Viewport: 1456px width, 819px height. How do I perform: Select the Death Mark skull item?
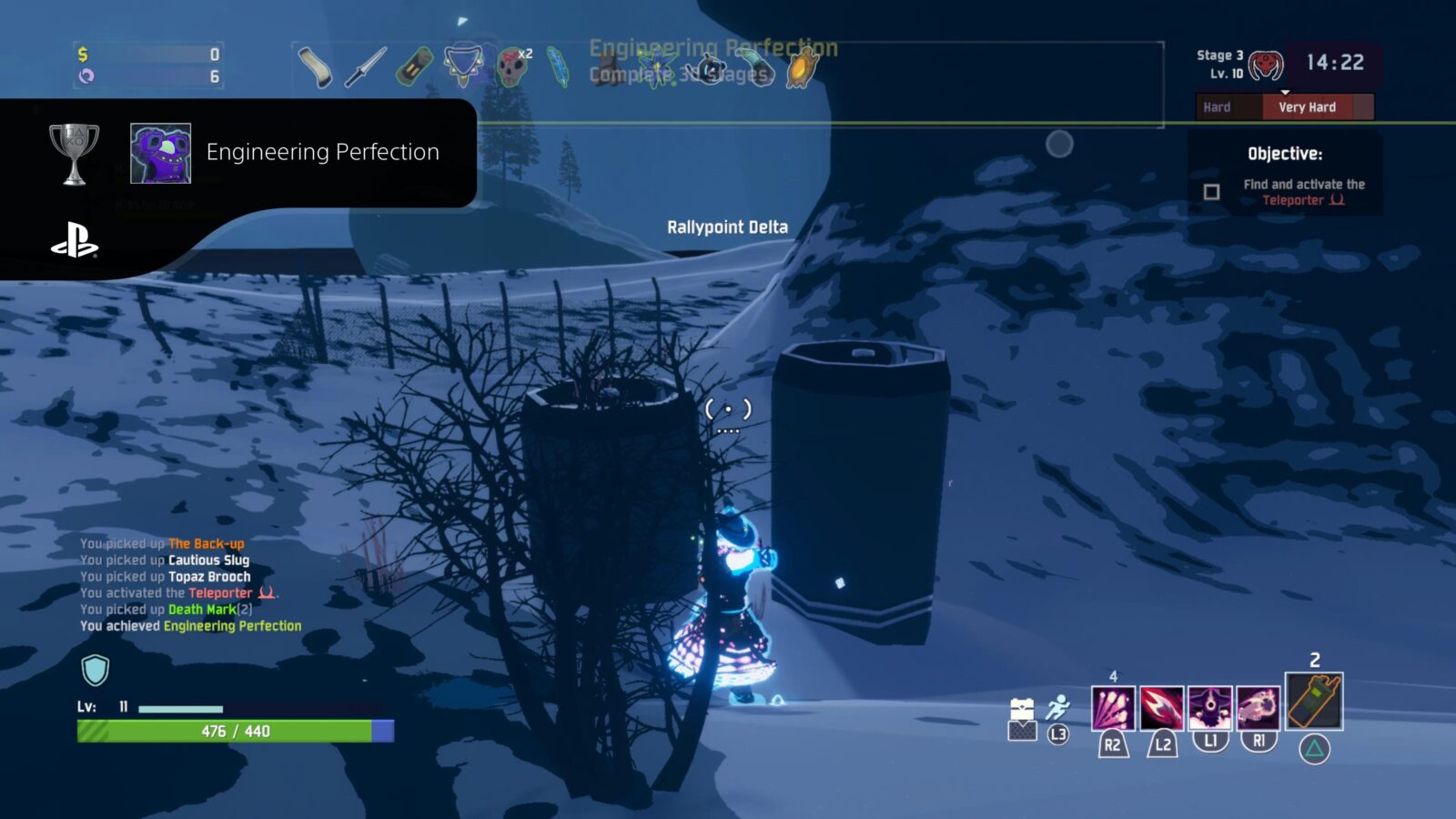[512, 67]
